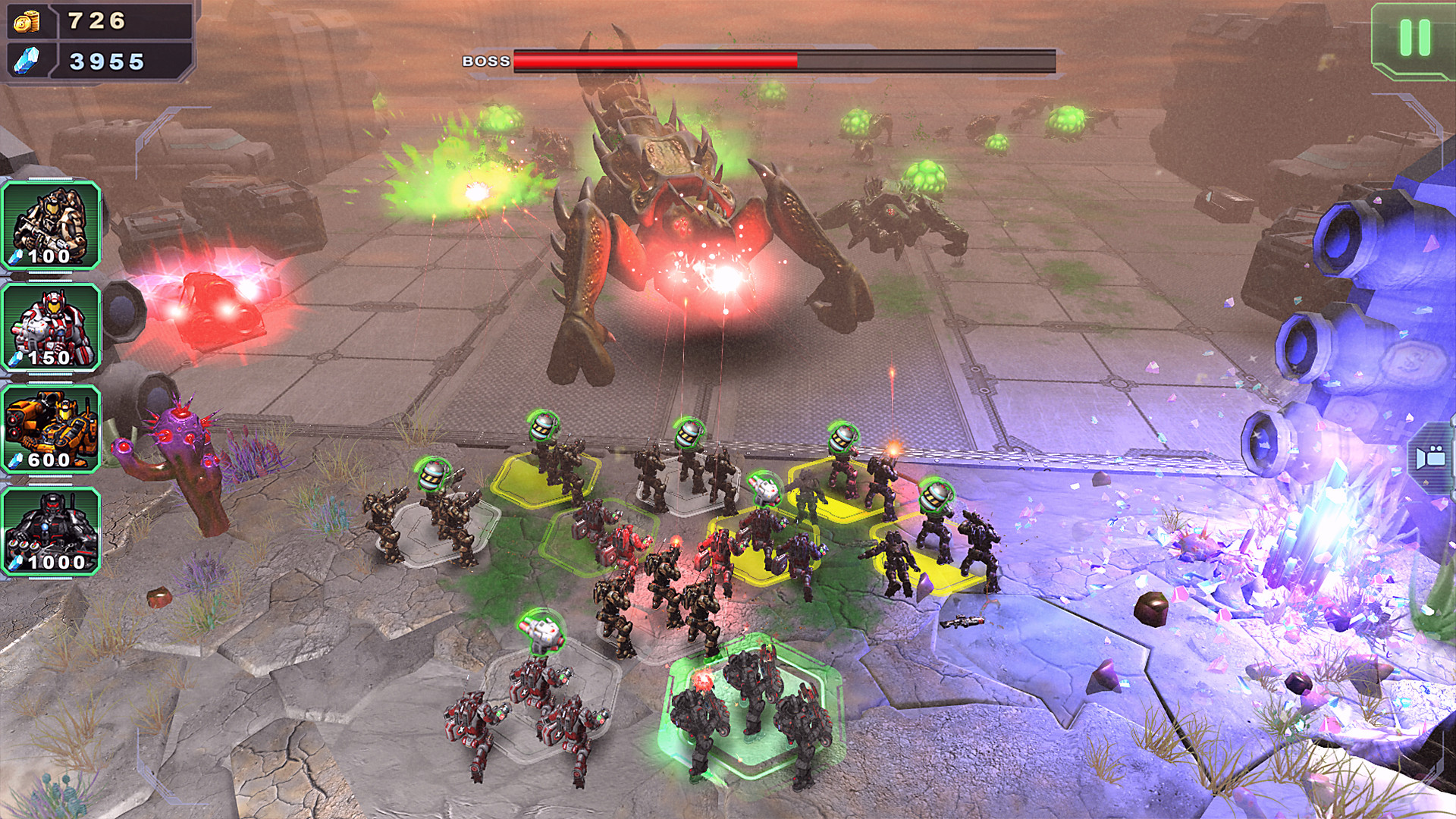The height and width of the screenshot is (819, 1456).
Task: Pause the game
Action: [x=1414, y=38]
